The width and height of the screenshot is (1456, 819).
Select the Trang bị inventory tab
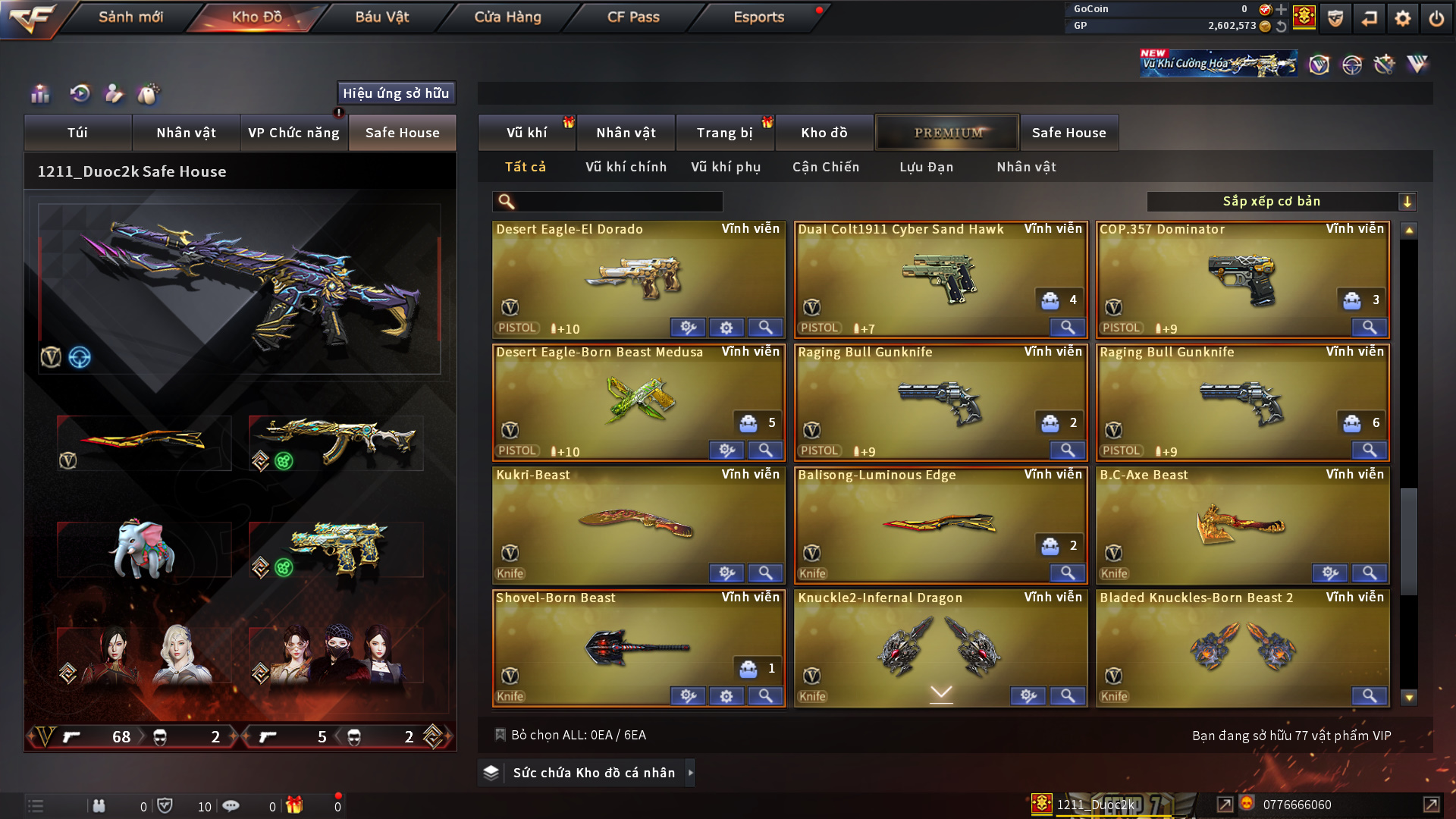tap(724, 133)
